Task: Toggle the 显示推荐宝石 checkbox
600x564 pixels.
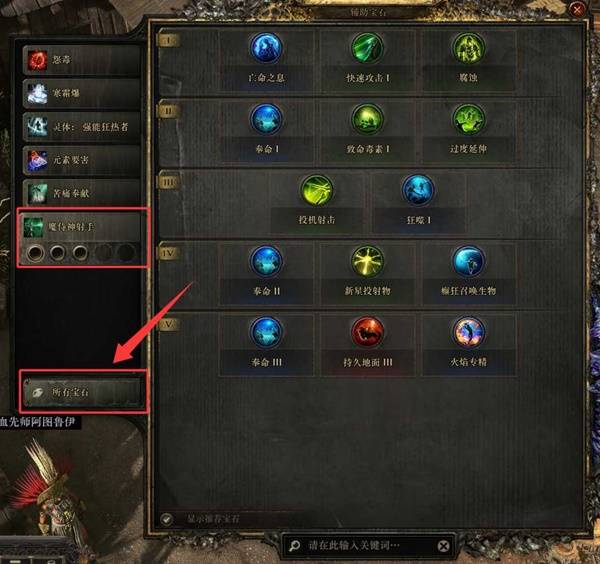Action: pos(166,519)
